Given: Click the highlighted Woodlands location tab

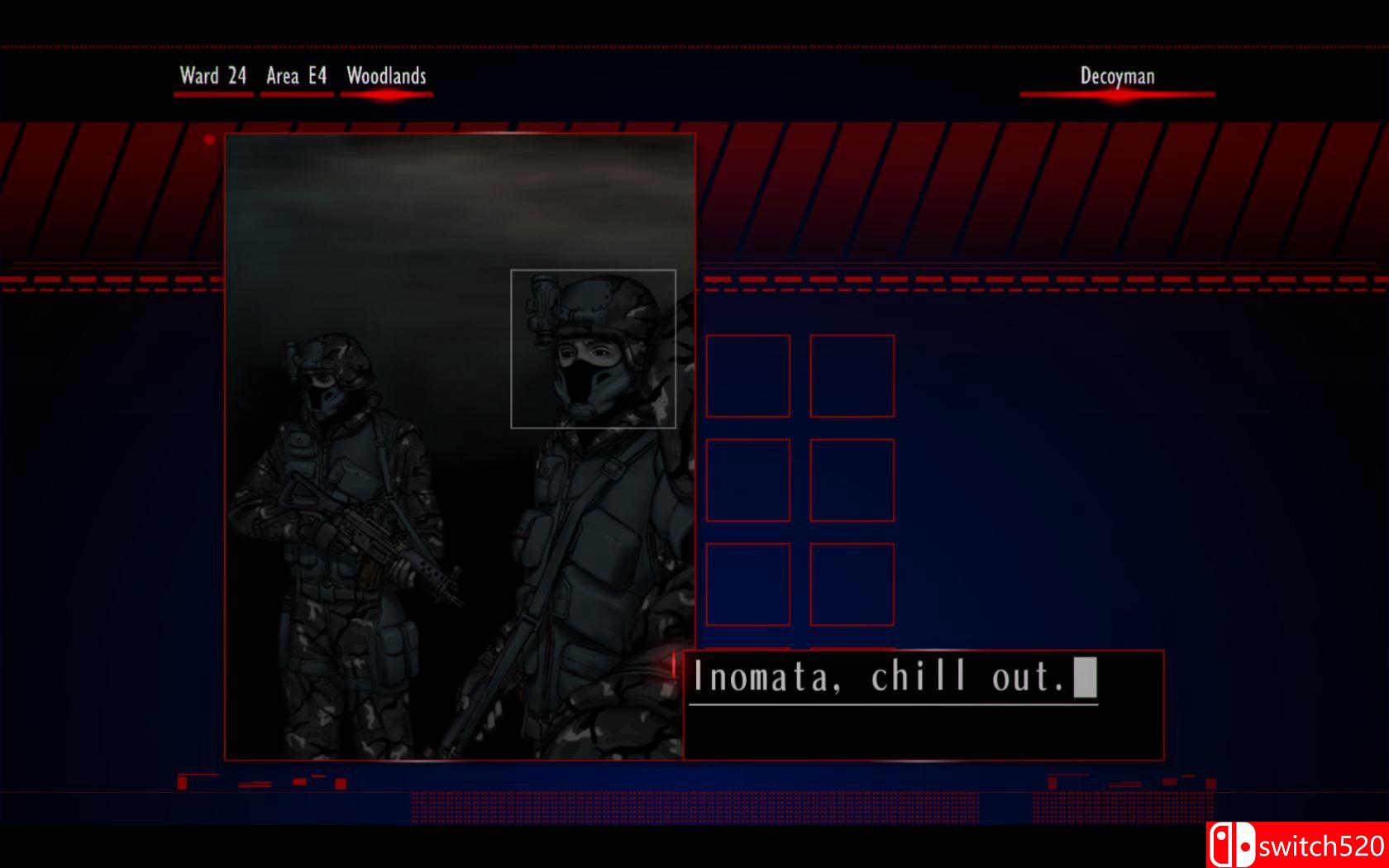Looking at the screenshot, I should (x=386, y=76).
